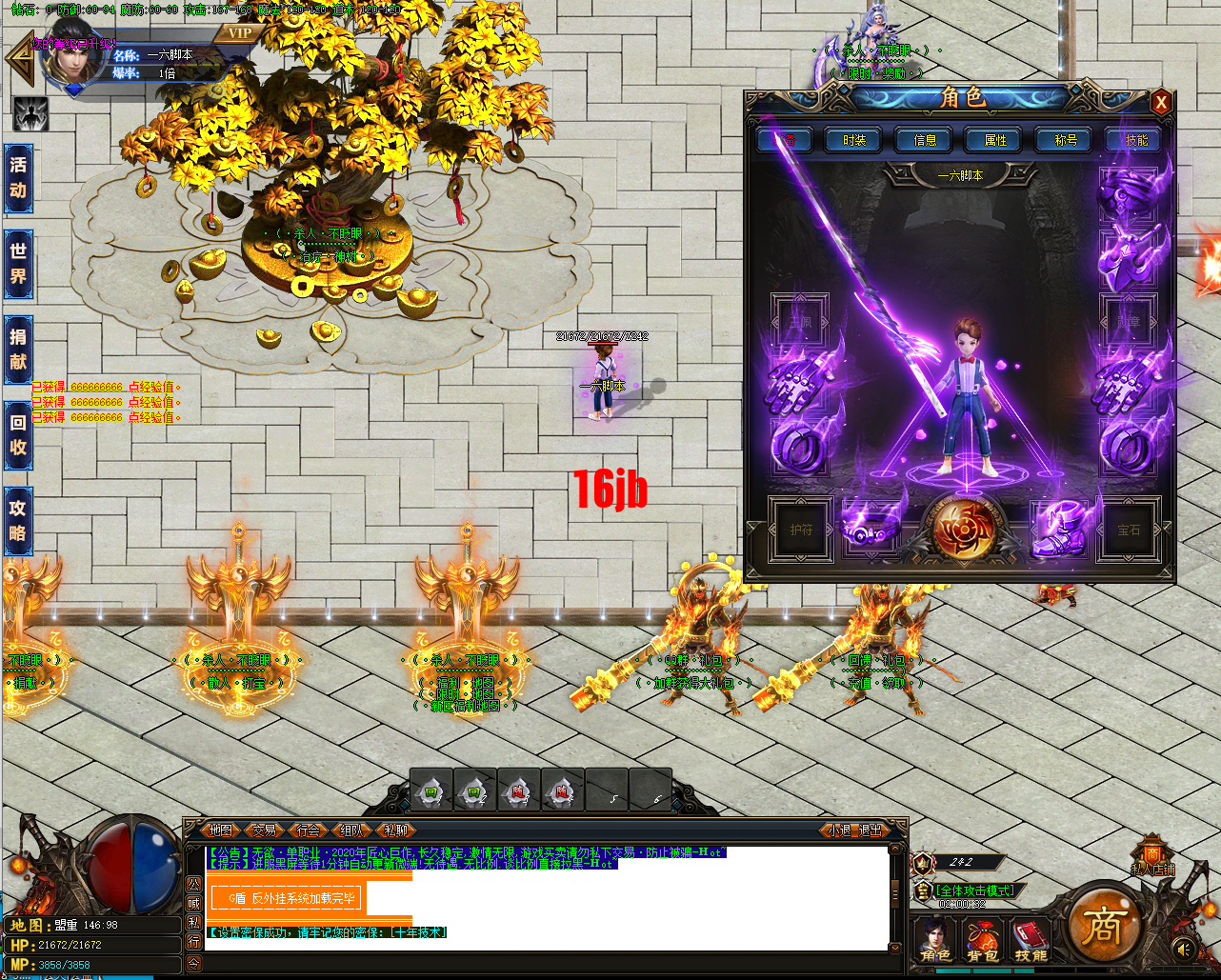This screenshot has height=980, width=1221.
Task: Select the equipped purple belt slot
Action: click(x=869, y=529)
